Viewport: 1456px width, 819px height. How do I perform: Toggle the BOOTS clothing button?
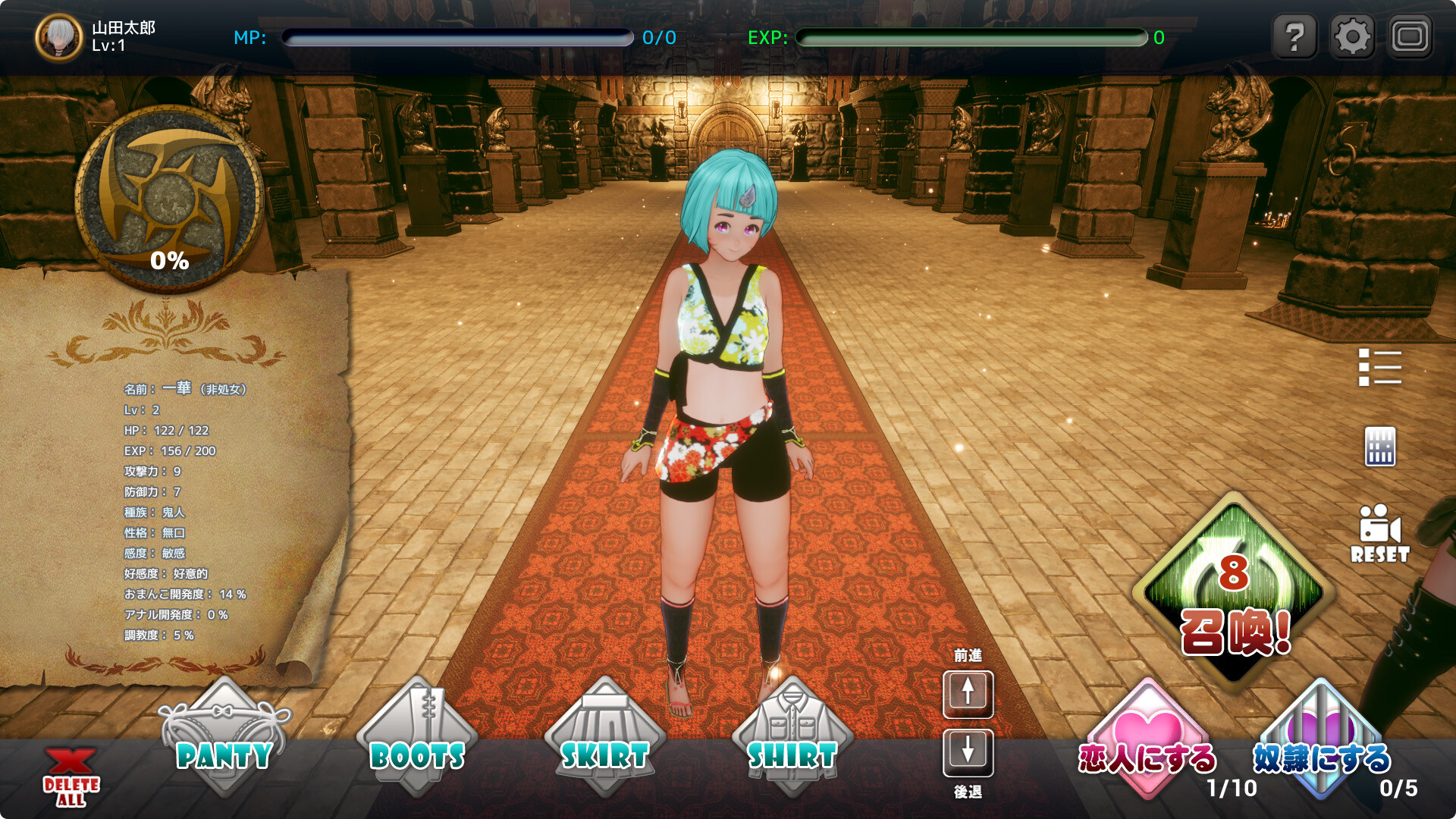(417, 740)
